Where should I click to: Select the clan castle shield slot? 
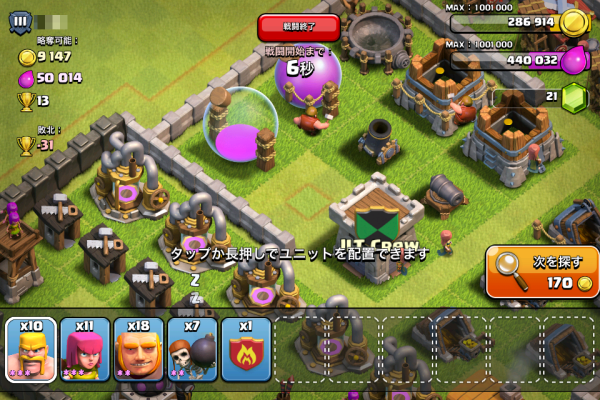coord(246,350)
